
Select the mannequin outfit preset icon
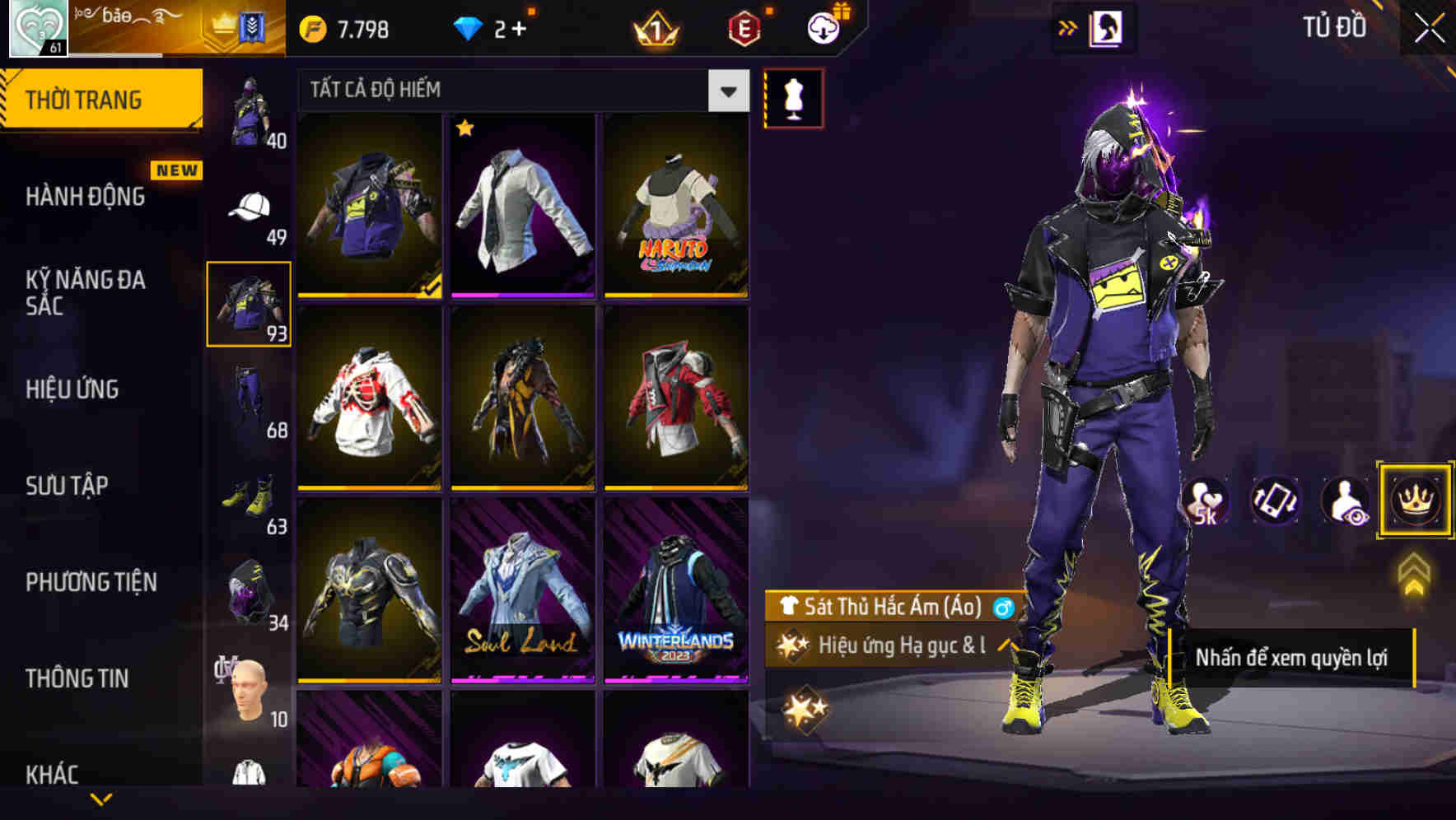click(793, 97)
